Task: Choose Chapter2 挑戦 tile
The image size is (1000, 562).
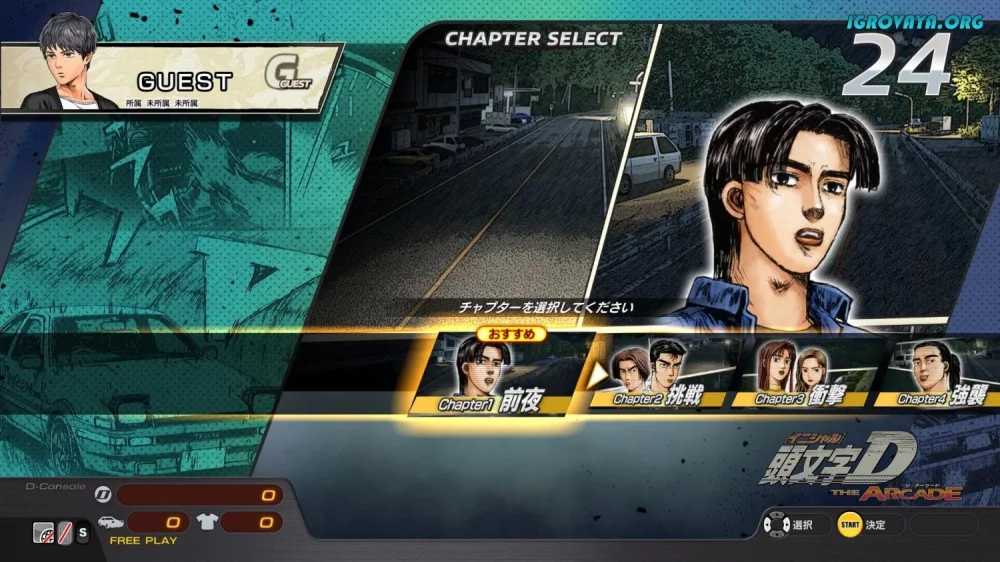Action: [x=660, y=376]
